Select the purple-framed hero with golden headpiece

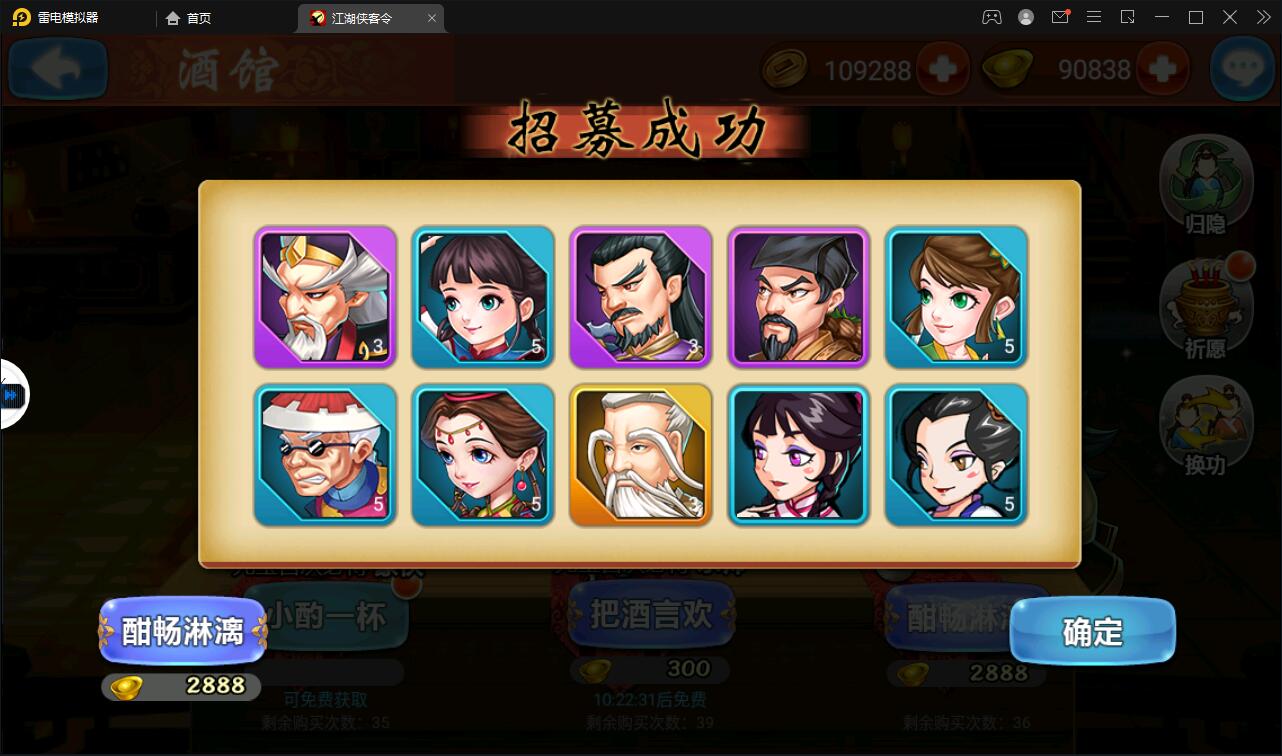(324, 297)
